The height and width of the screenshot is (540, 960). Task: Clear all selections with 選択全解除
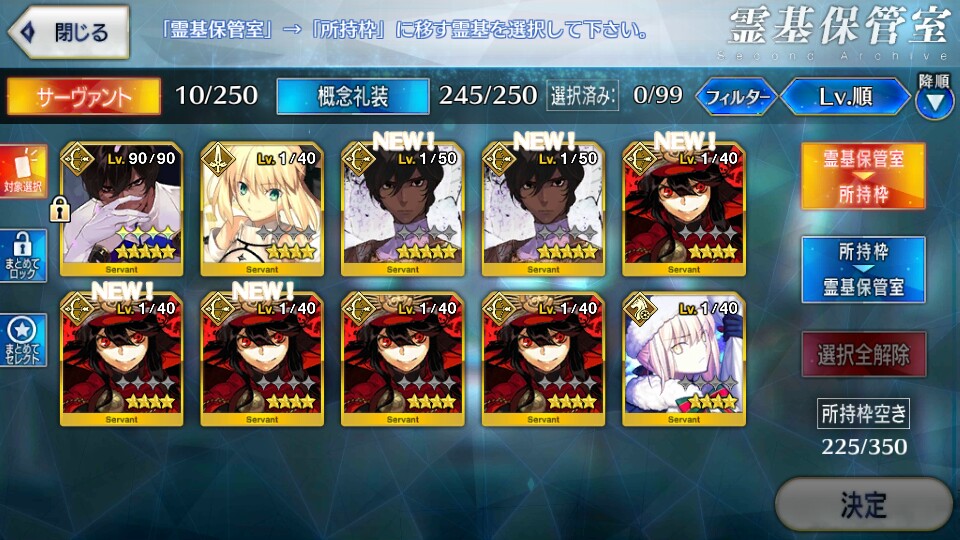pos(862,353)
